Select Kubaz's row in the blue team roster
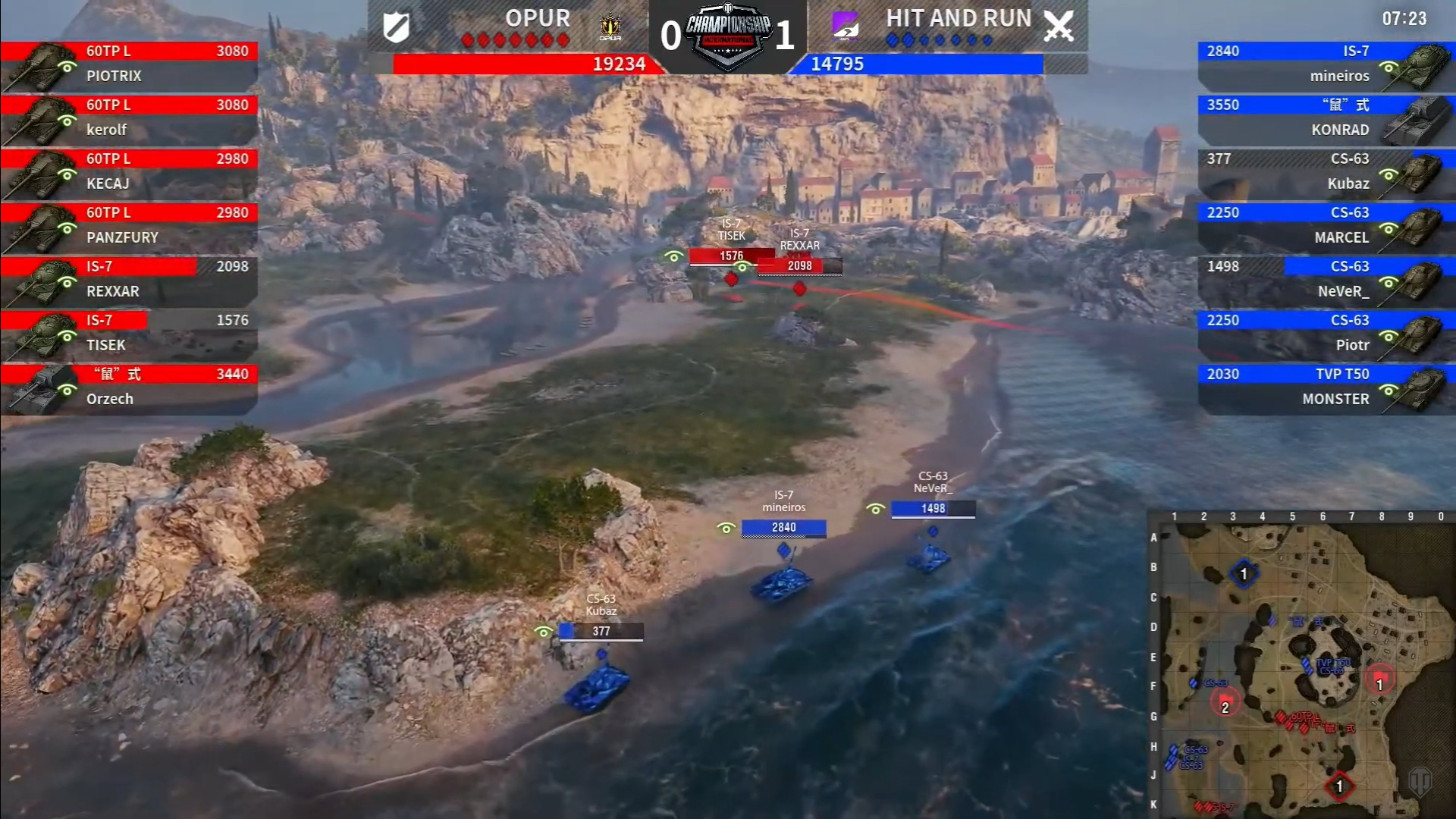The image size is (1456, 819). [1326, 172]
